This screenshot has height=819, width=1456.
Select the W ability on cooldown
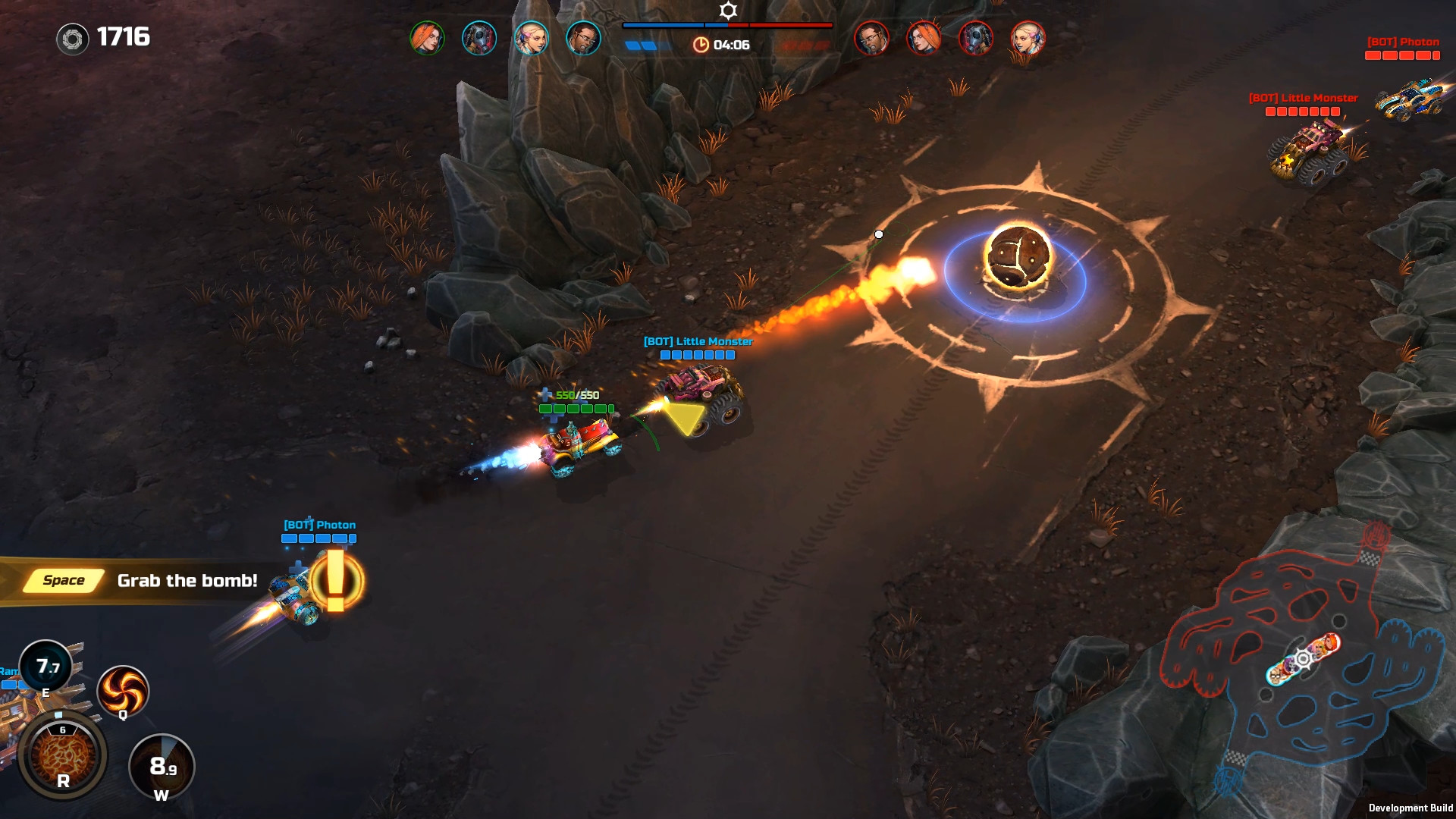click(x=162, y=767)
